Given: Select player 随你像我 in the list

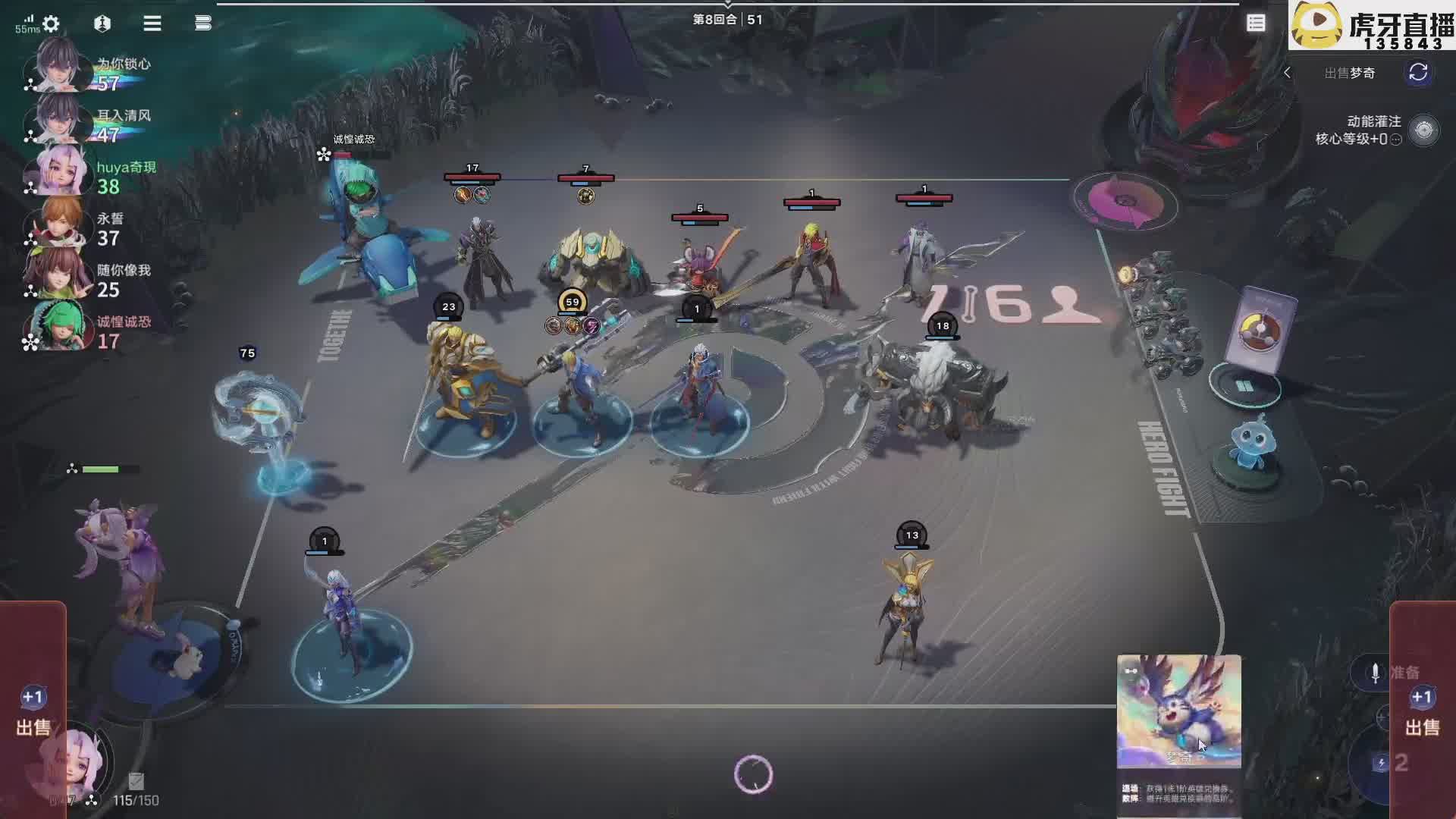Looking at the screenshot, I should tap(91, 279).
